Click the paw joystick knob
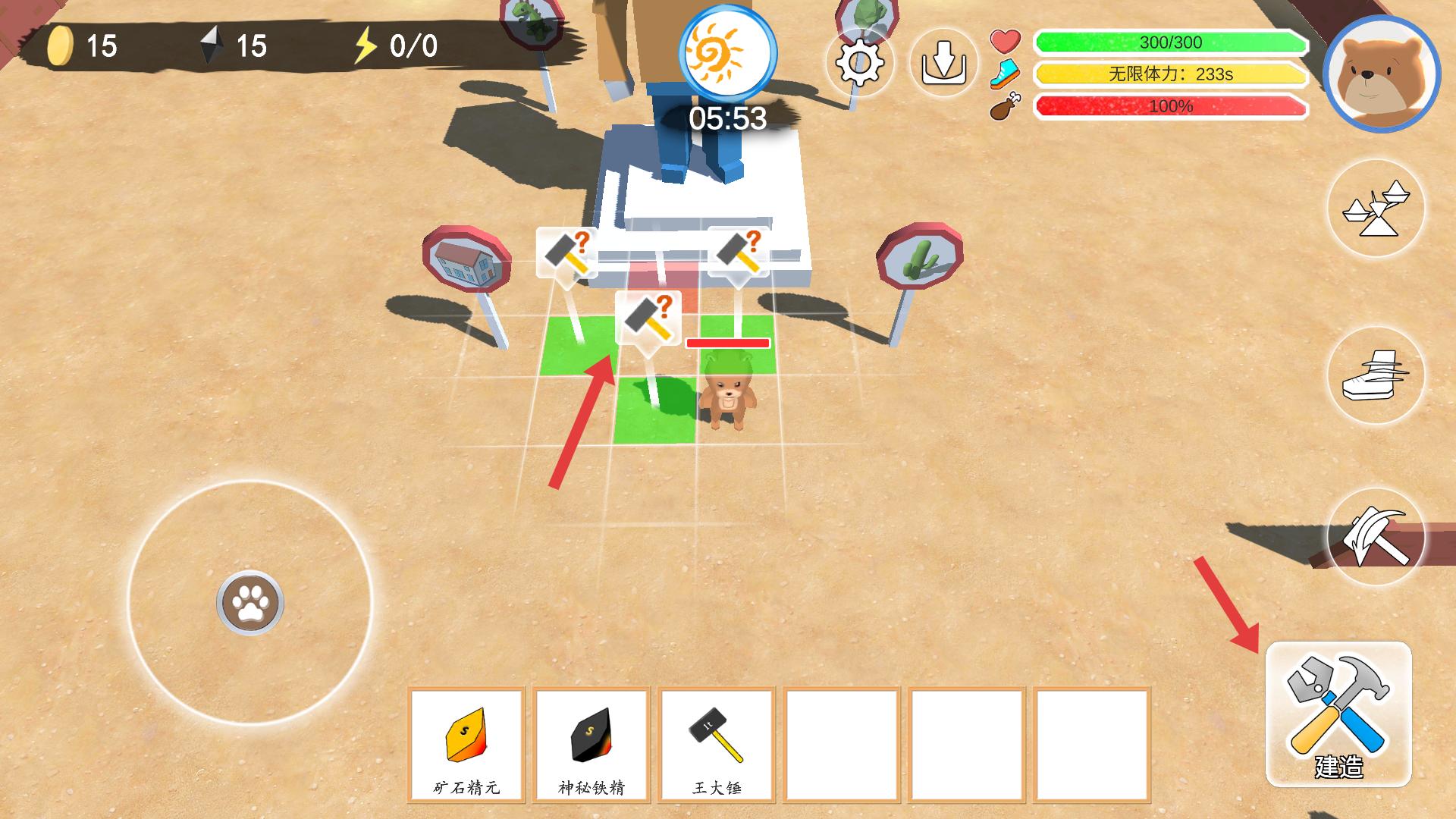The height and width of the screenshot is (819, 1456). pyautogui.click(x=250, y=603)
